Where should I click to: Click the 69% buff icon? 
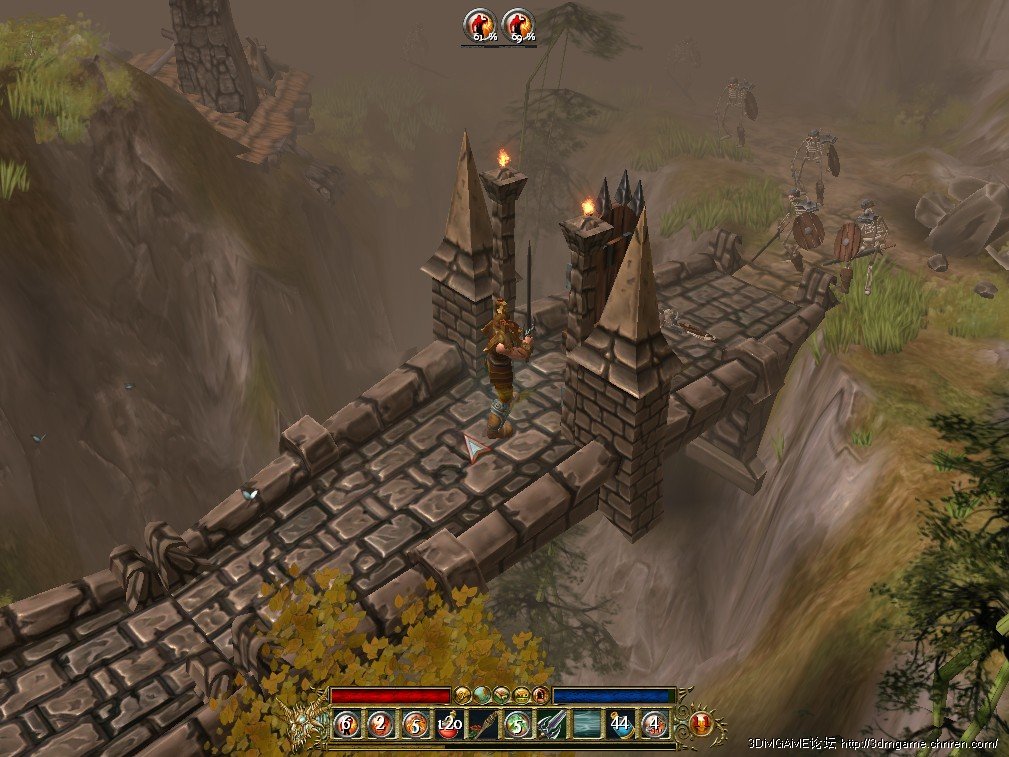pos(518,25)
